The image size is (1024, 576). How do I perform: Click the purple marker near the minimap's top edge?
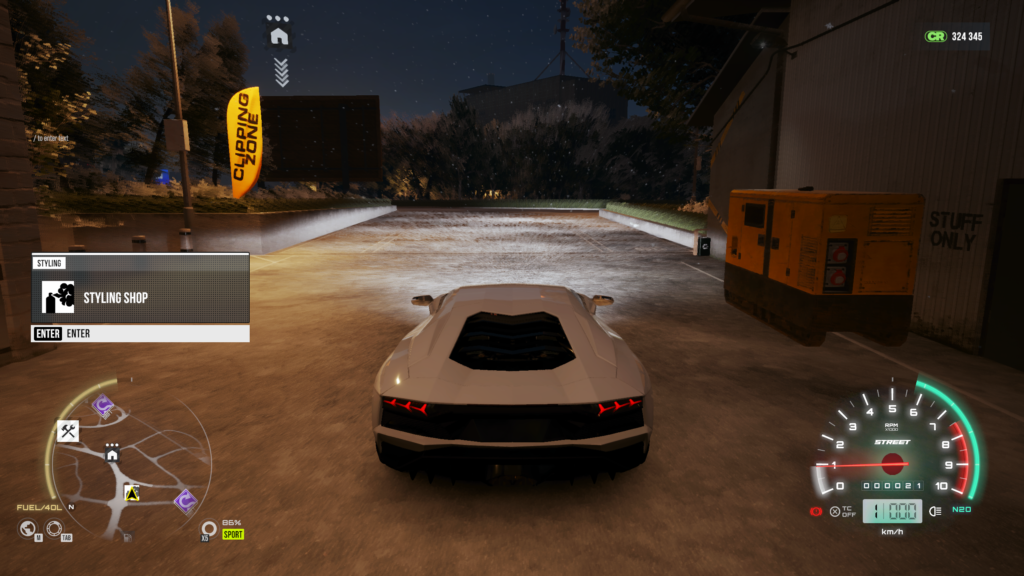[102, 405]
